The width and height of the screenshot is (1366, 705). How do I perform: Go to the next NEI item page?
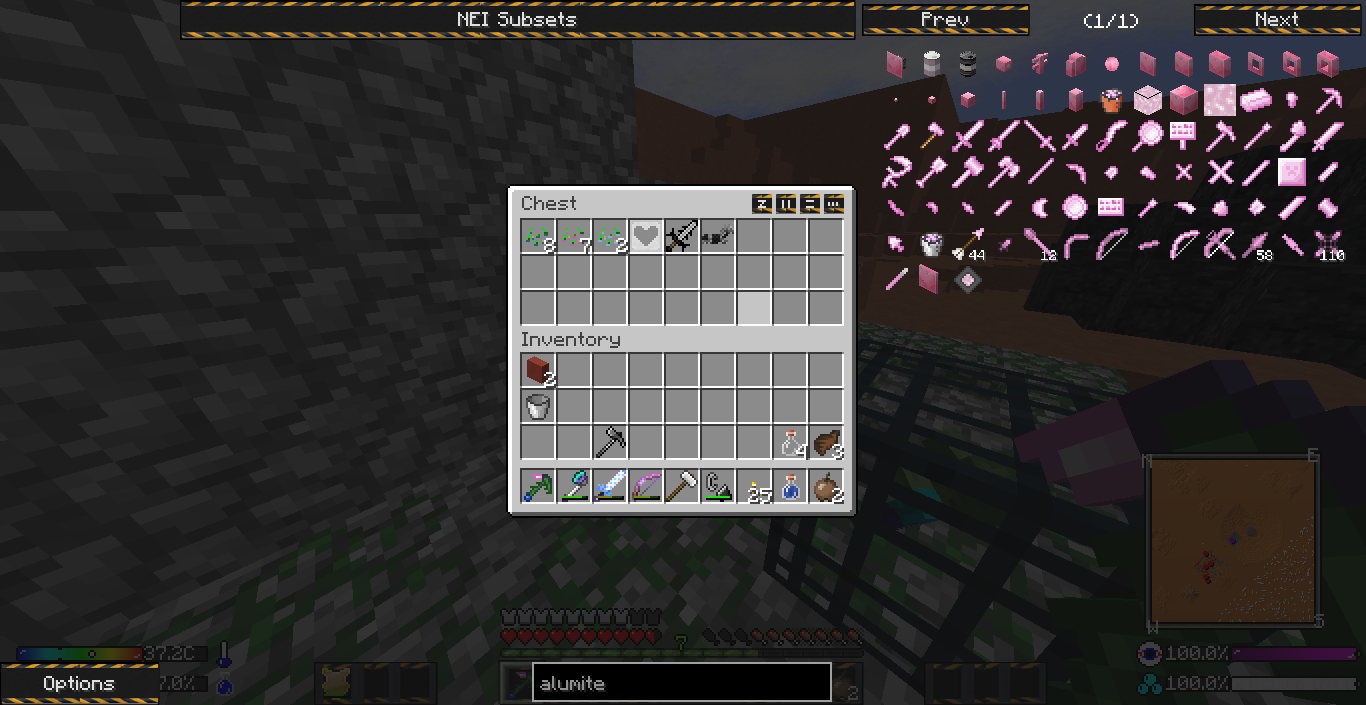[x=1277, y=20]
